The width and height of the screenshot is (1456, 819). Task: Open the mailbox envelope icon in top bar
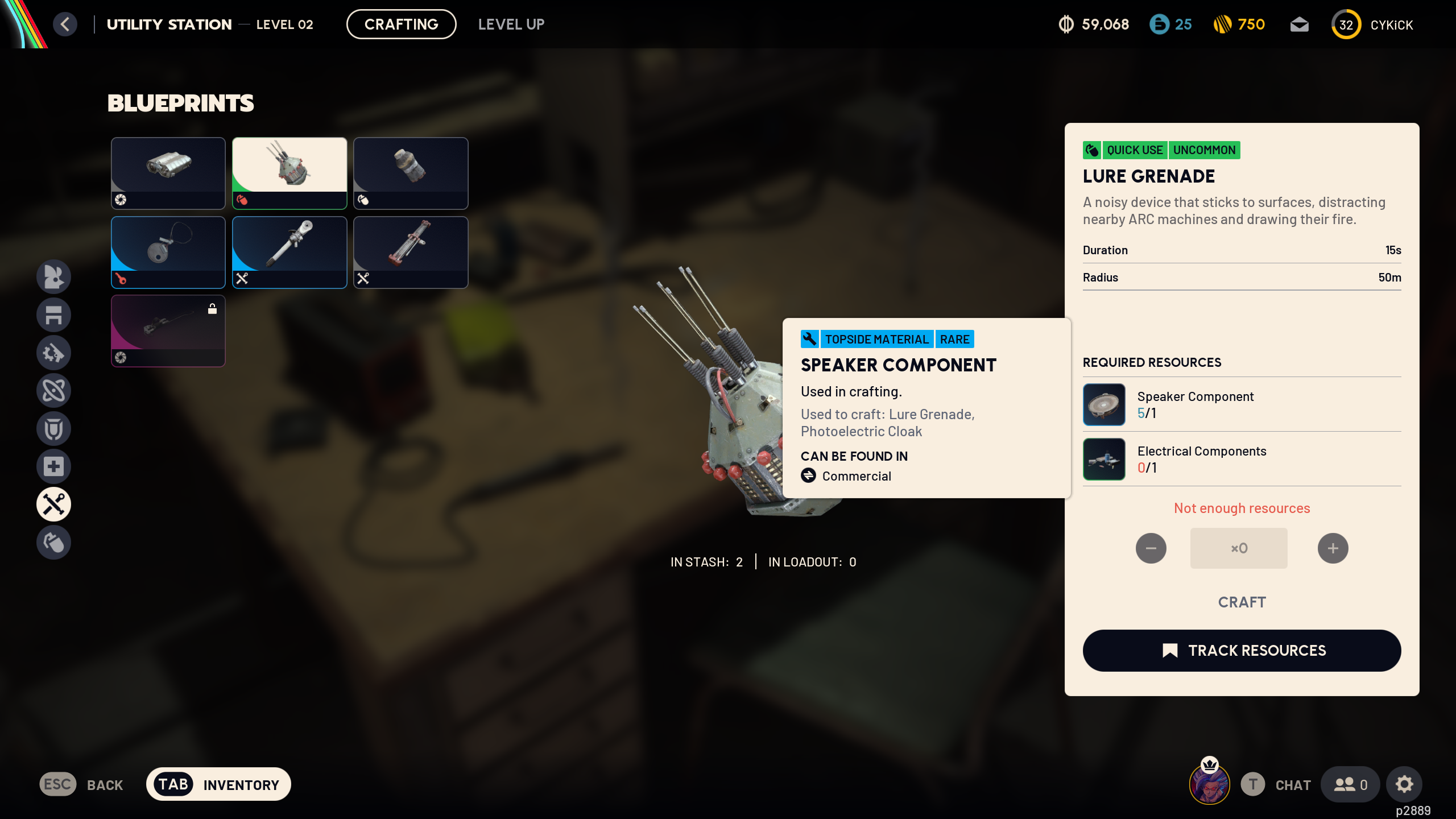tap(1300, 24)
